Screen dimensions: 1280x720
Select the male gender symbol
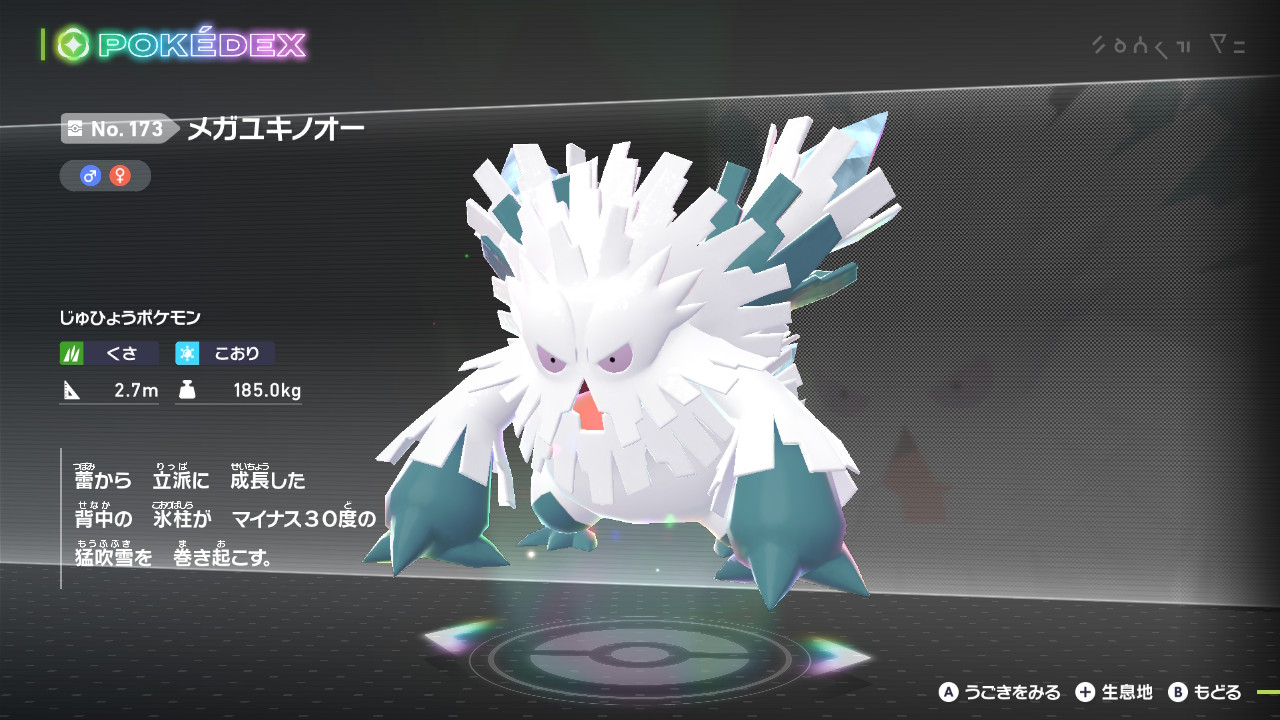click(91, 176)
